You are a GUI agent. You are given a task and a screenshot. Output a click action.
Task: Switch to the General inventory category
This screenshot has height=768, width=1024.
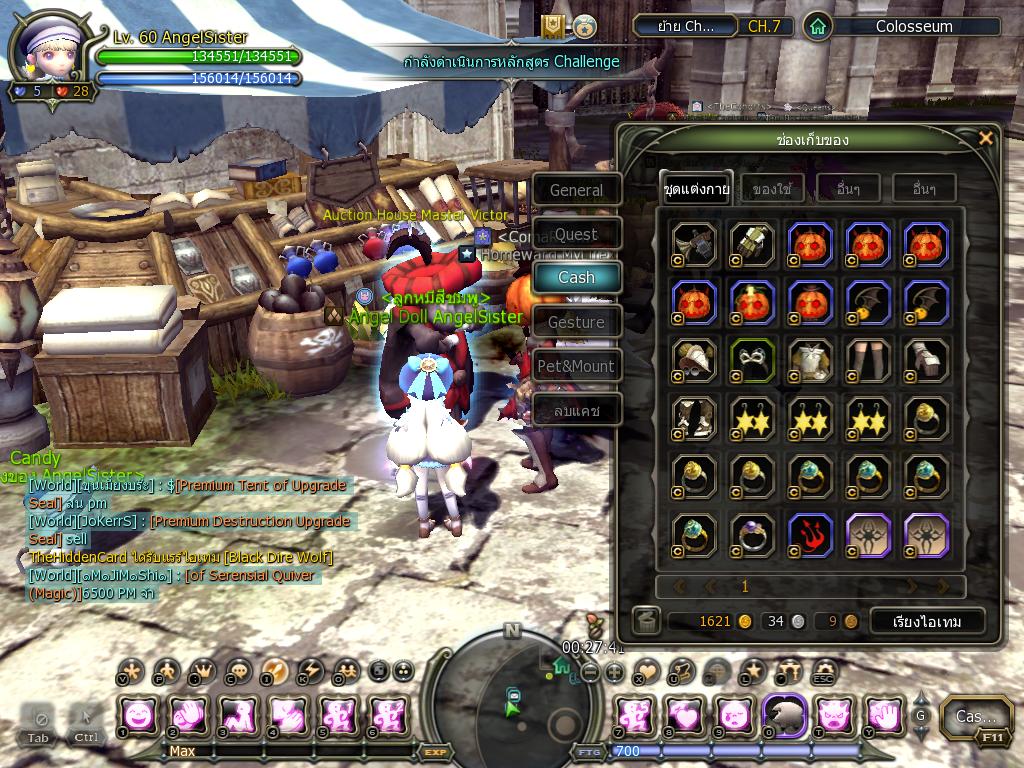click(x=576, y=190)
